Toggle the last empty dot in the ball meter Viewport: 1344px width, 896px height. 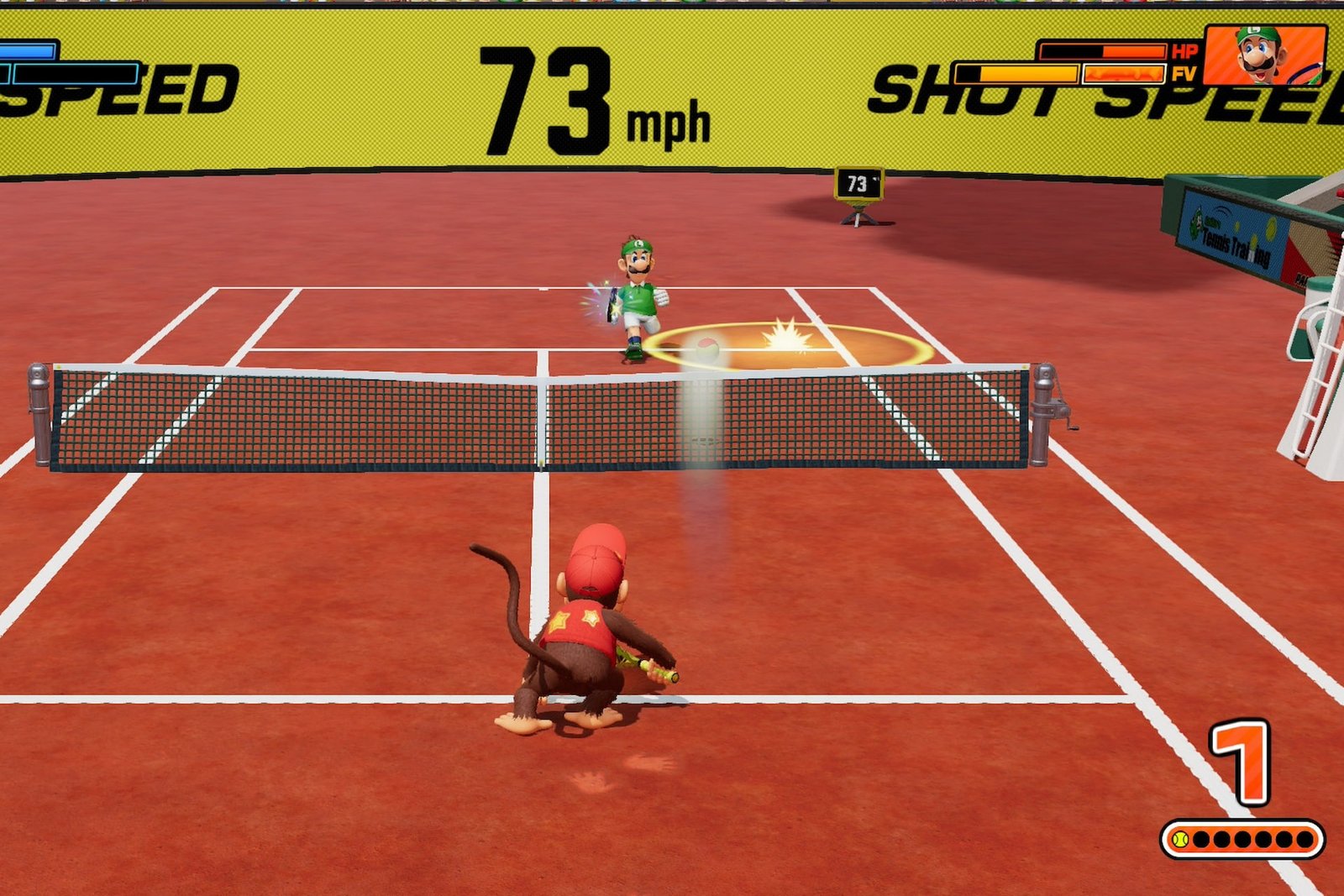1305,839
